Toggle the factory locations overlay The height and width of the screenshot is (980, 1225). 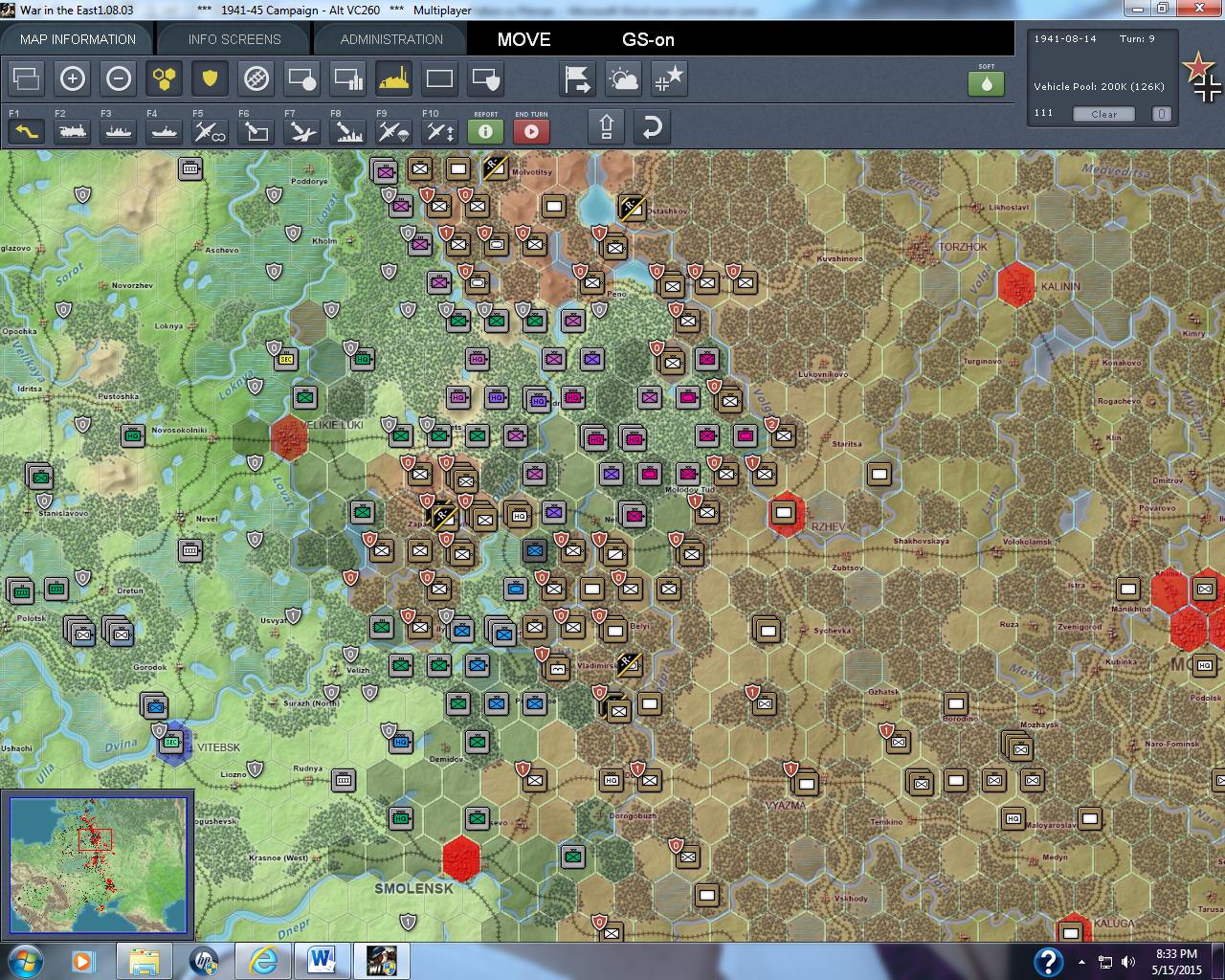pos(393,78)
